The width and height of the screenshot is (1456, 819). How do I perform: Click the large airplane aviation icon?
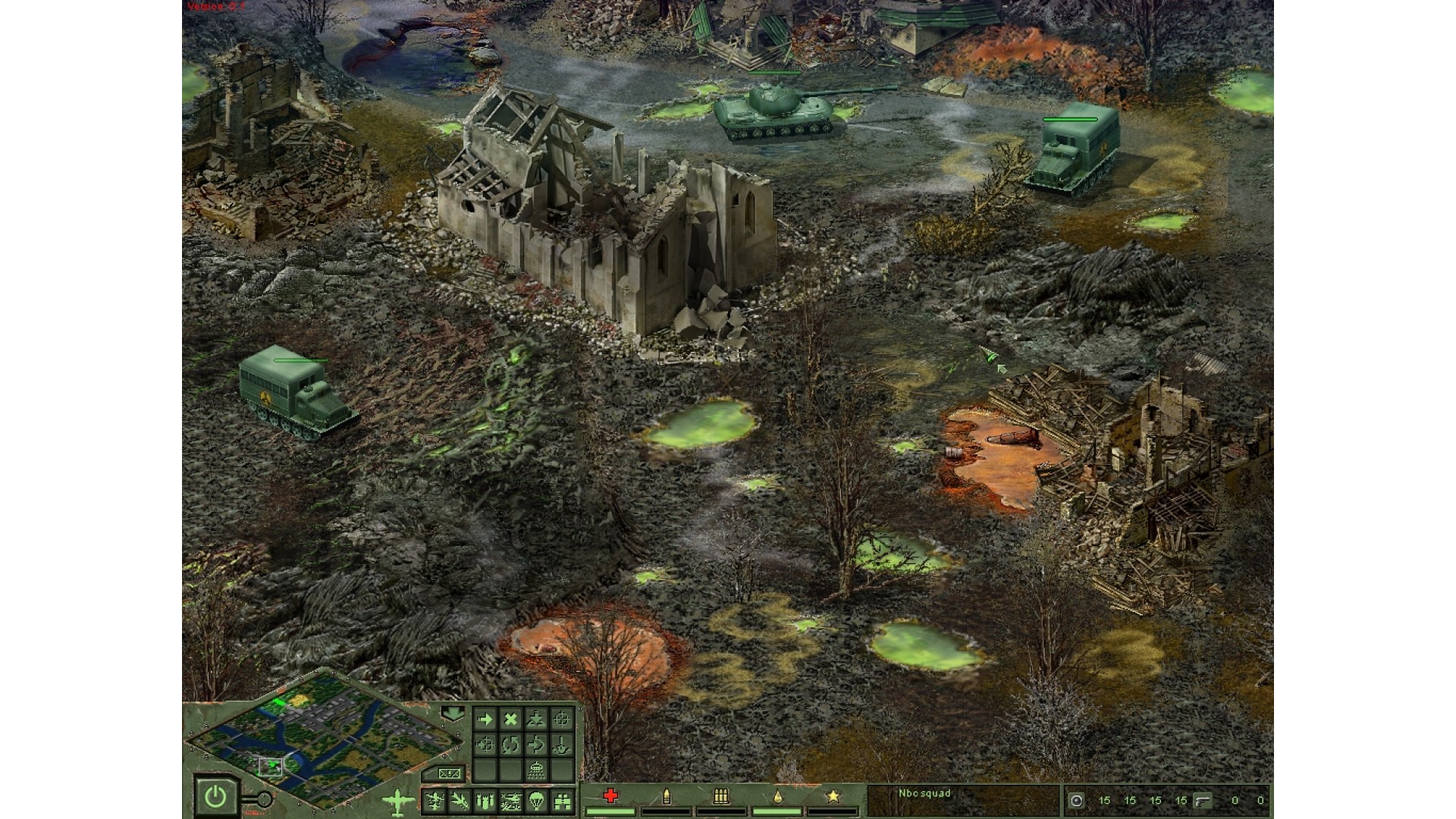(x=398, y=800)
